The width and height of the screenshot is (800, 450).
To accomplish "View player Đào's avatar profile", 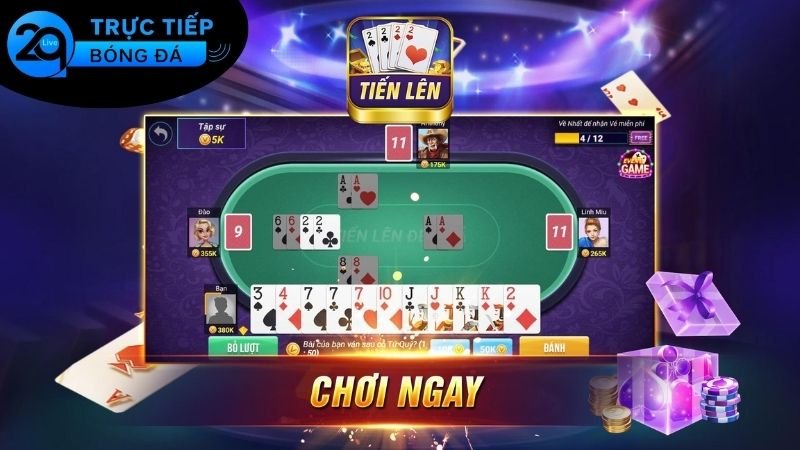I will (204, 231).
